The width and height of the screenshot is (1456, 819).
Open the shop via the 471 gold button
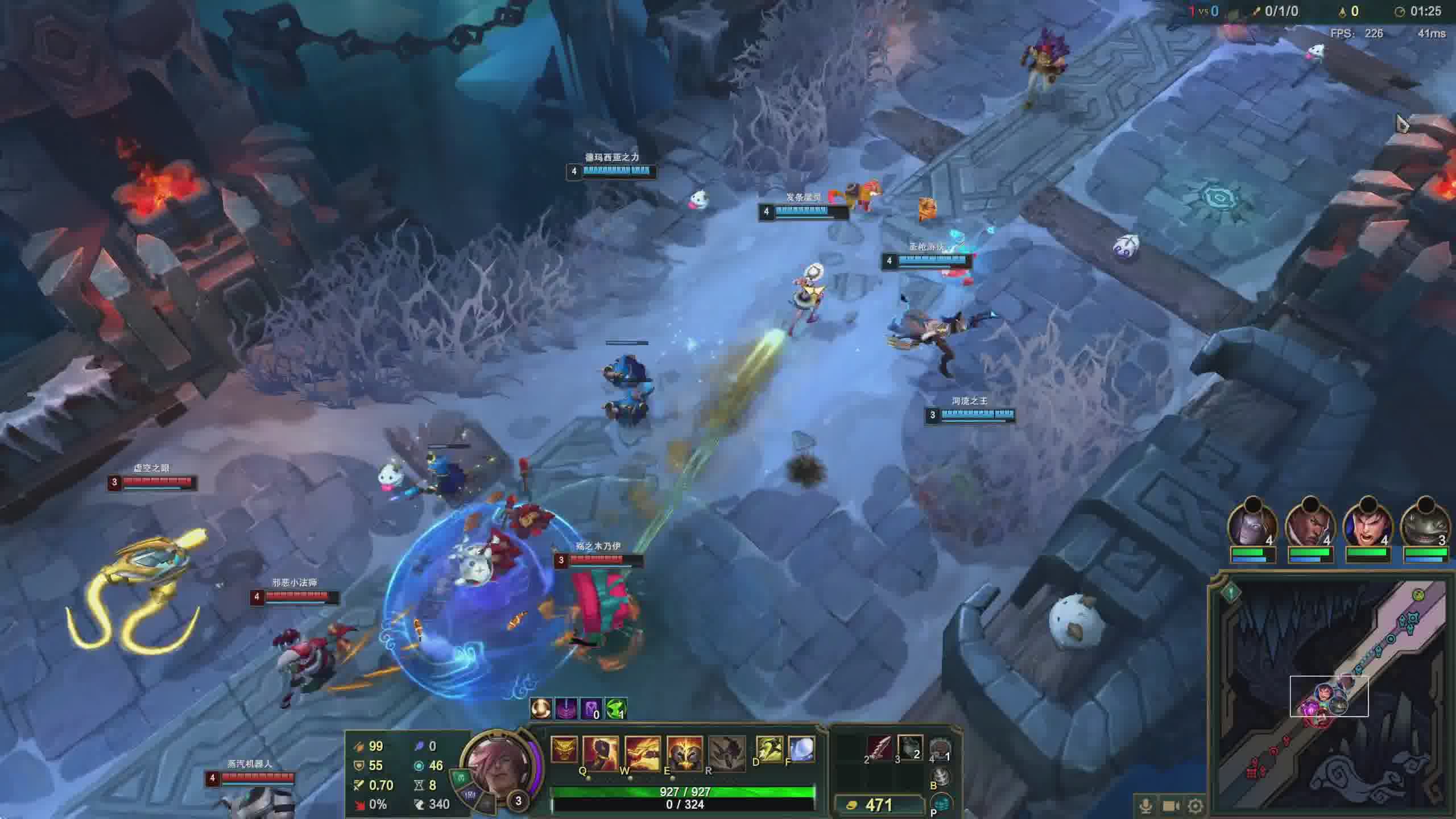pos(878,805)
